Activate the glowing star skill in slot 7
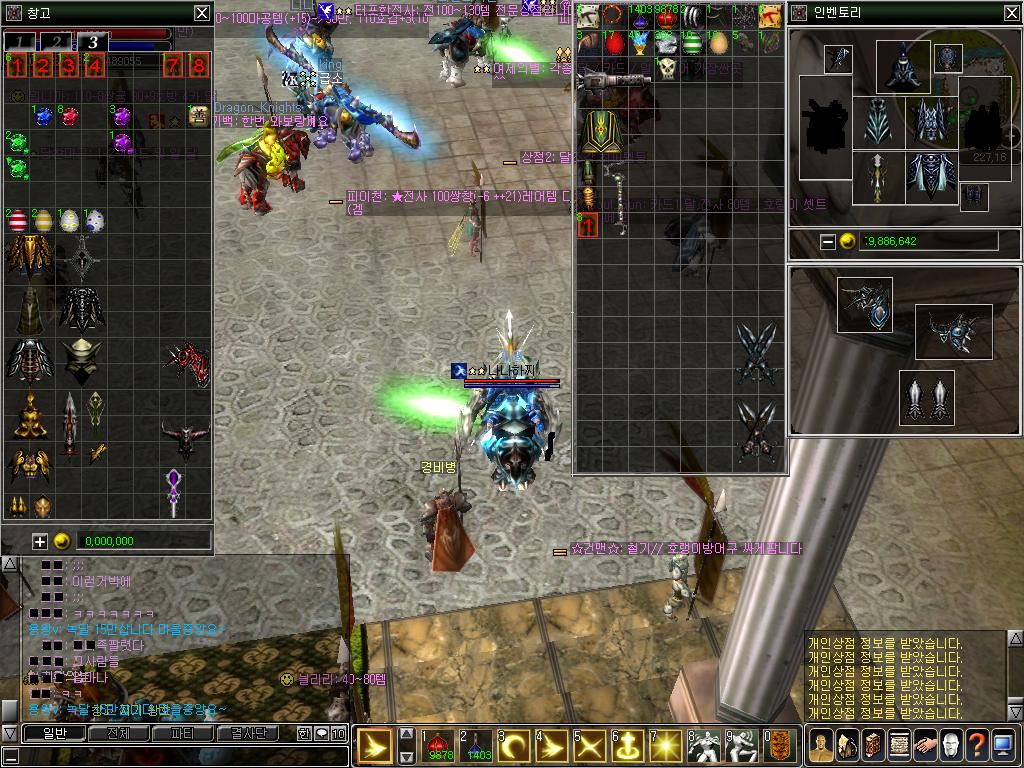This screenshot has height=768, width=1024. 665,745
